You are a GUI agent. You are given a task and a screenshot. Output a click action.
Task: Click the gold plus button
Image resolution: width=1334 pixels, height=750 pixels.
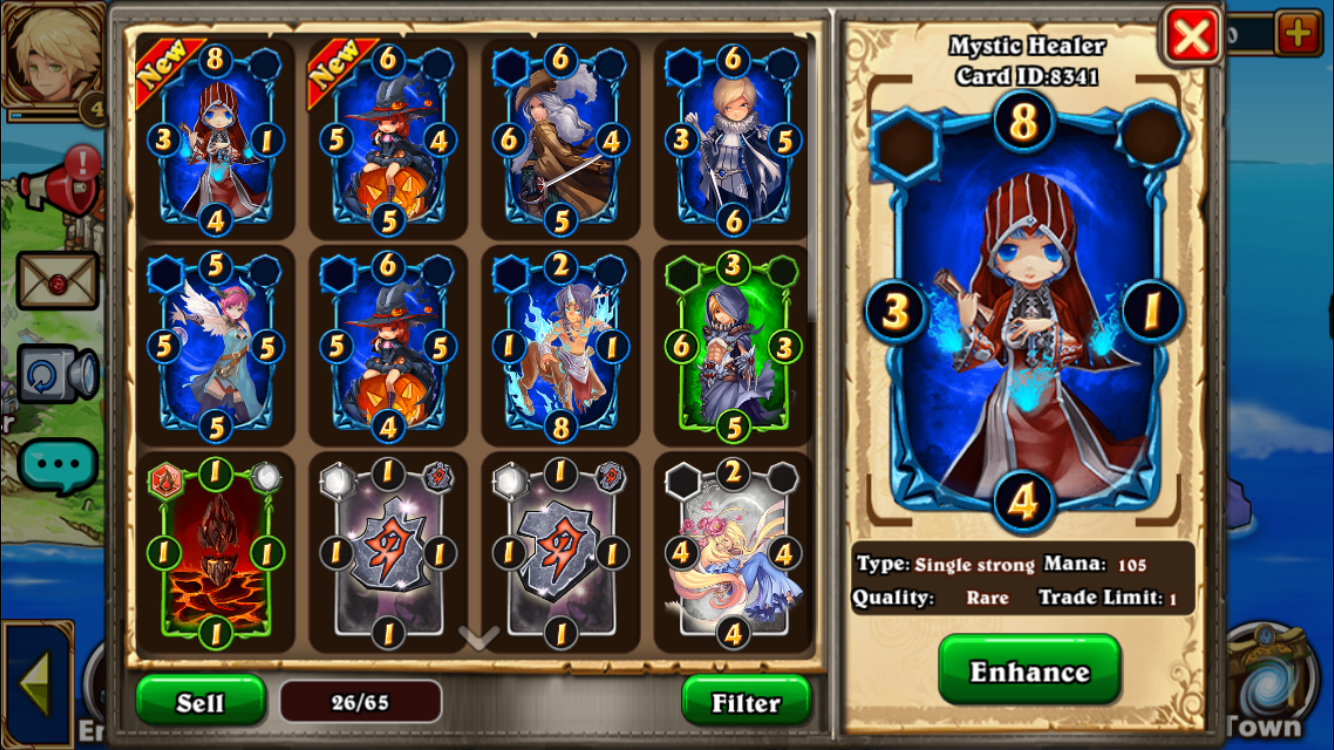[1298, 35]
